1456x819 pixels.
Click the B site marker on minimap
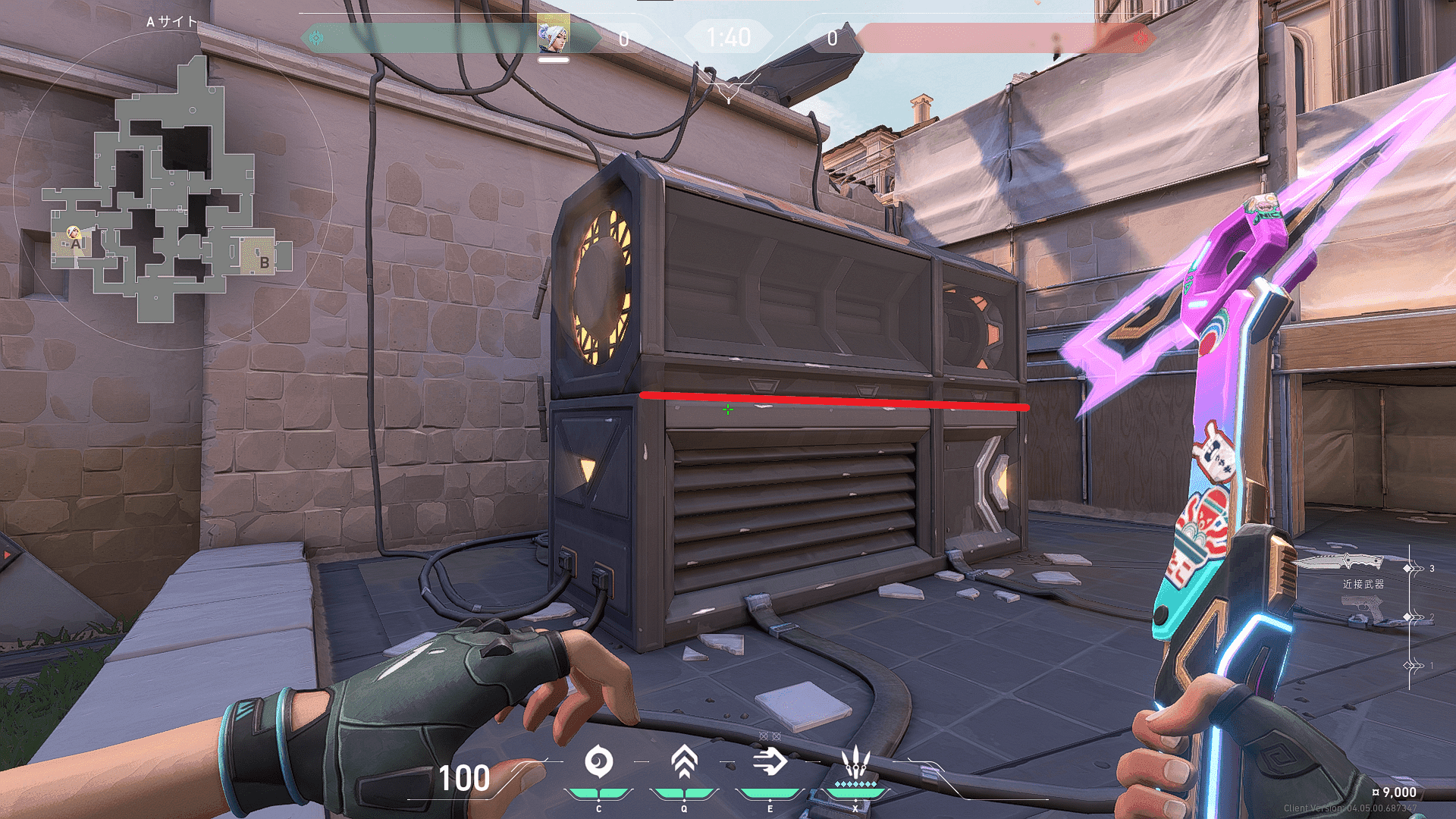coord(264,262)
